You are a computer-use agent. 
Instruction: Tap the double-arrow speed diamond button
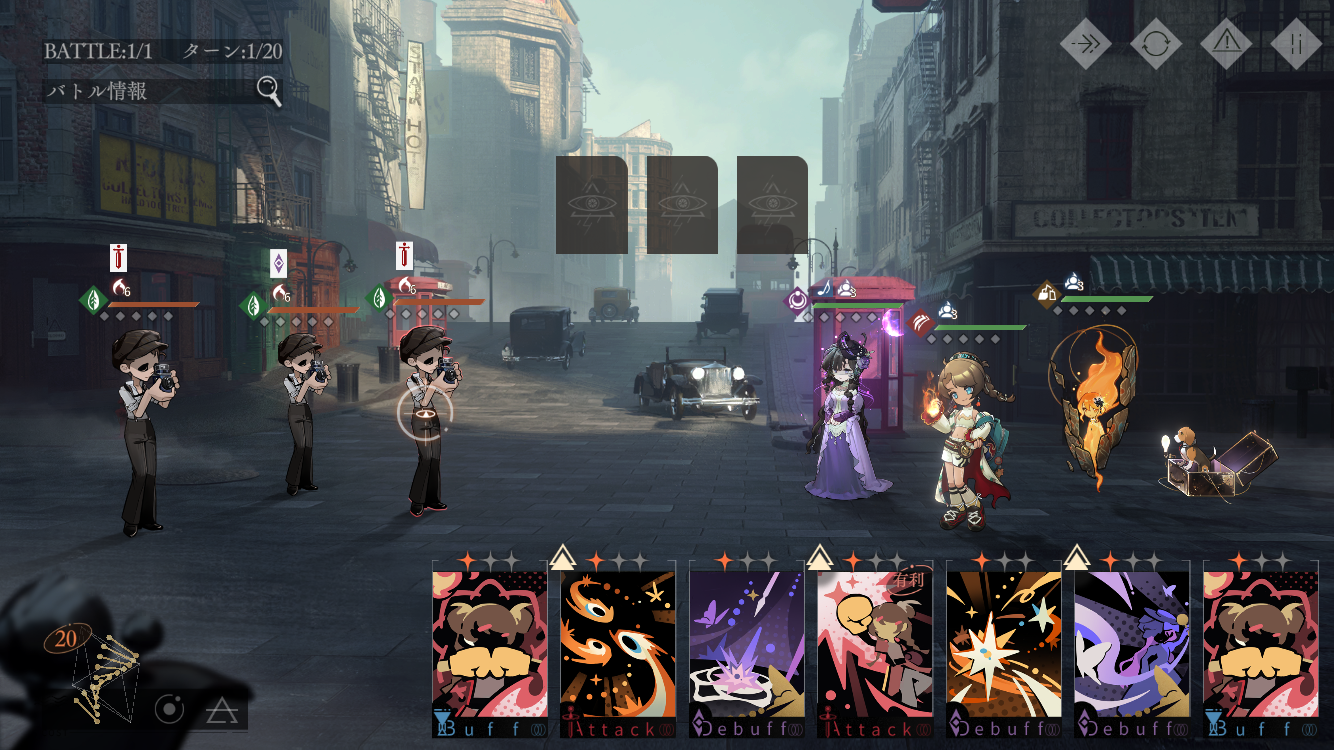pyautogui.click(x=1086, y=43)
